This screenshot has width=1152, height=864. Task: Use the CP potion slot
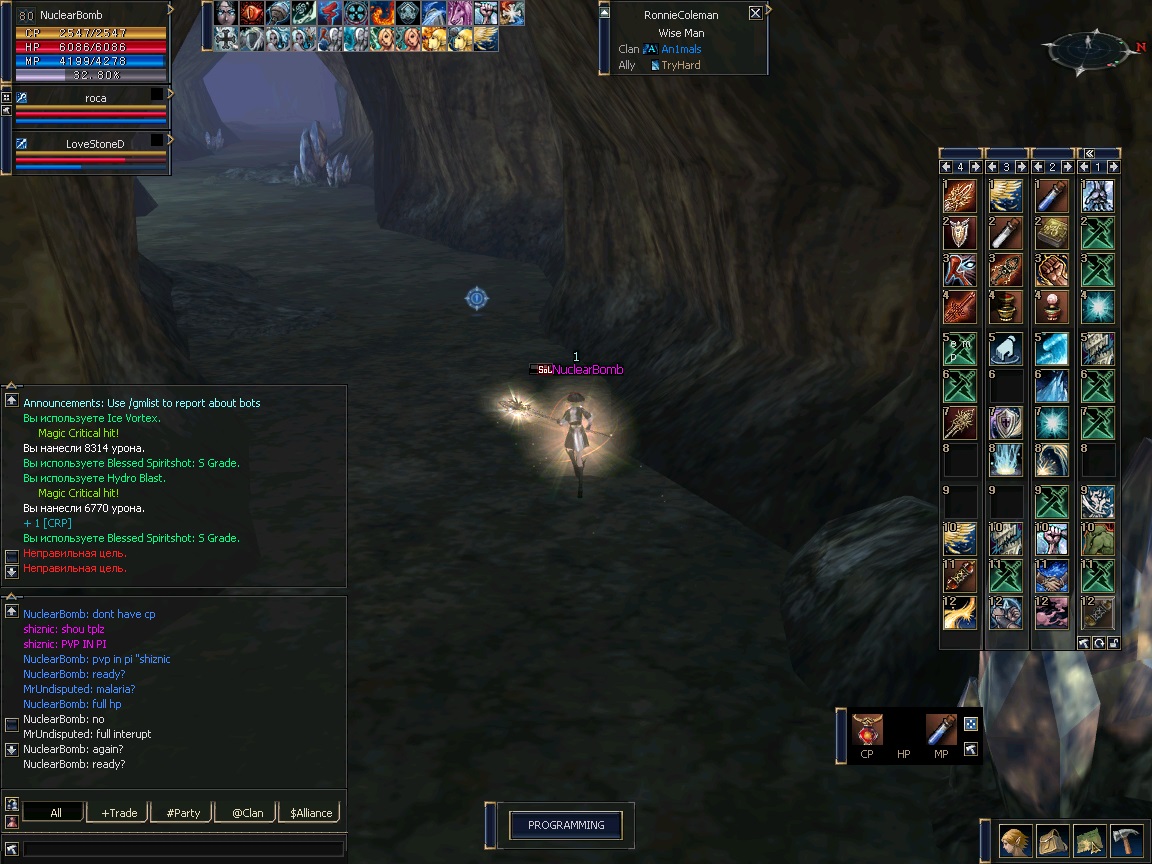coord(867,729)
